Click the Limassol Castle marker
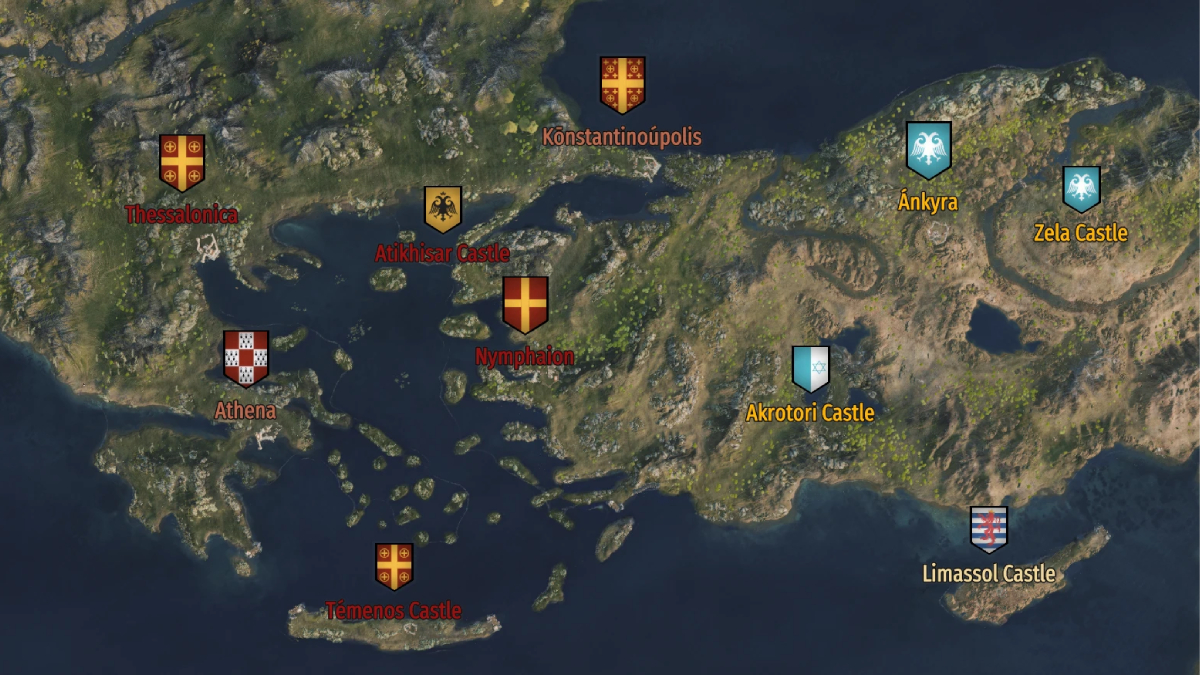 point(989,529)
